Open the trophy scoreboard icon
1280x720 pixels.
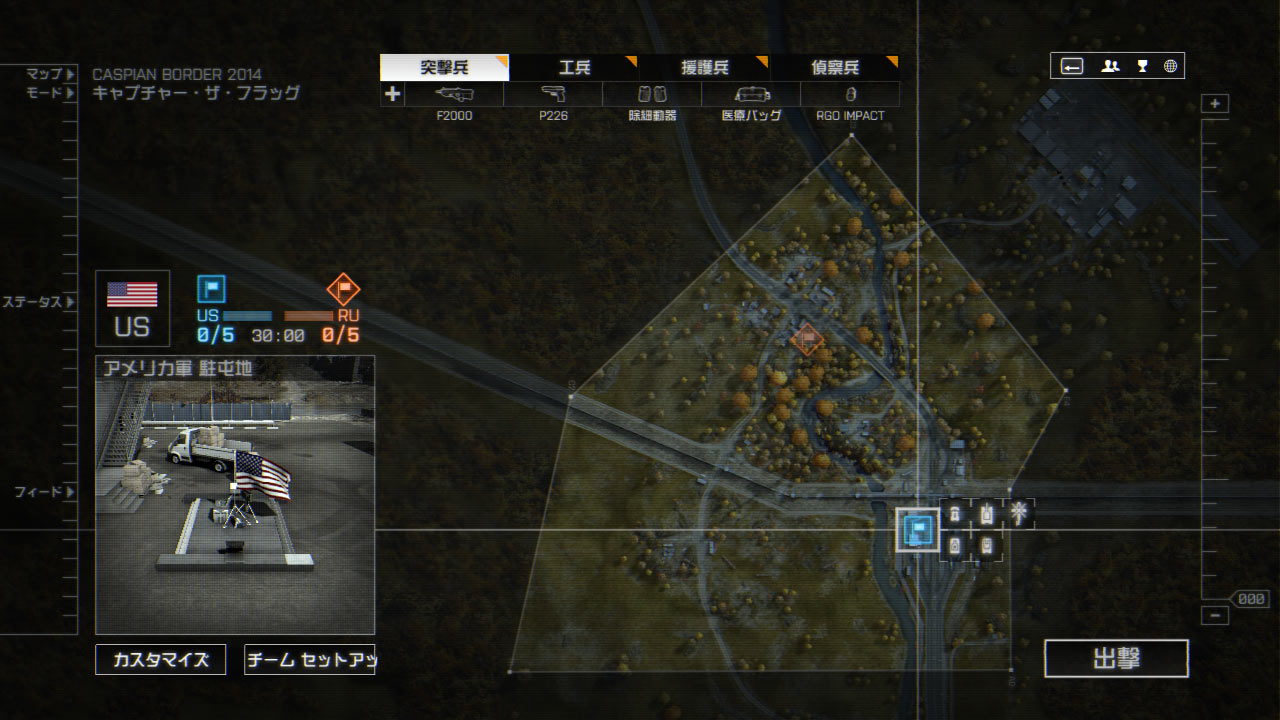[x=1142, y=66]
